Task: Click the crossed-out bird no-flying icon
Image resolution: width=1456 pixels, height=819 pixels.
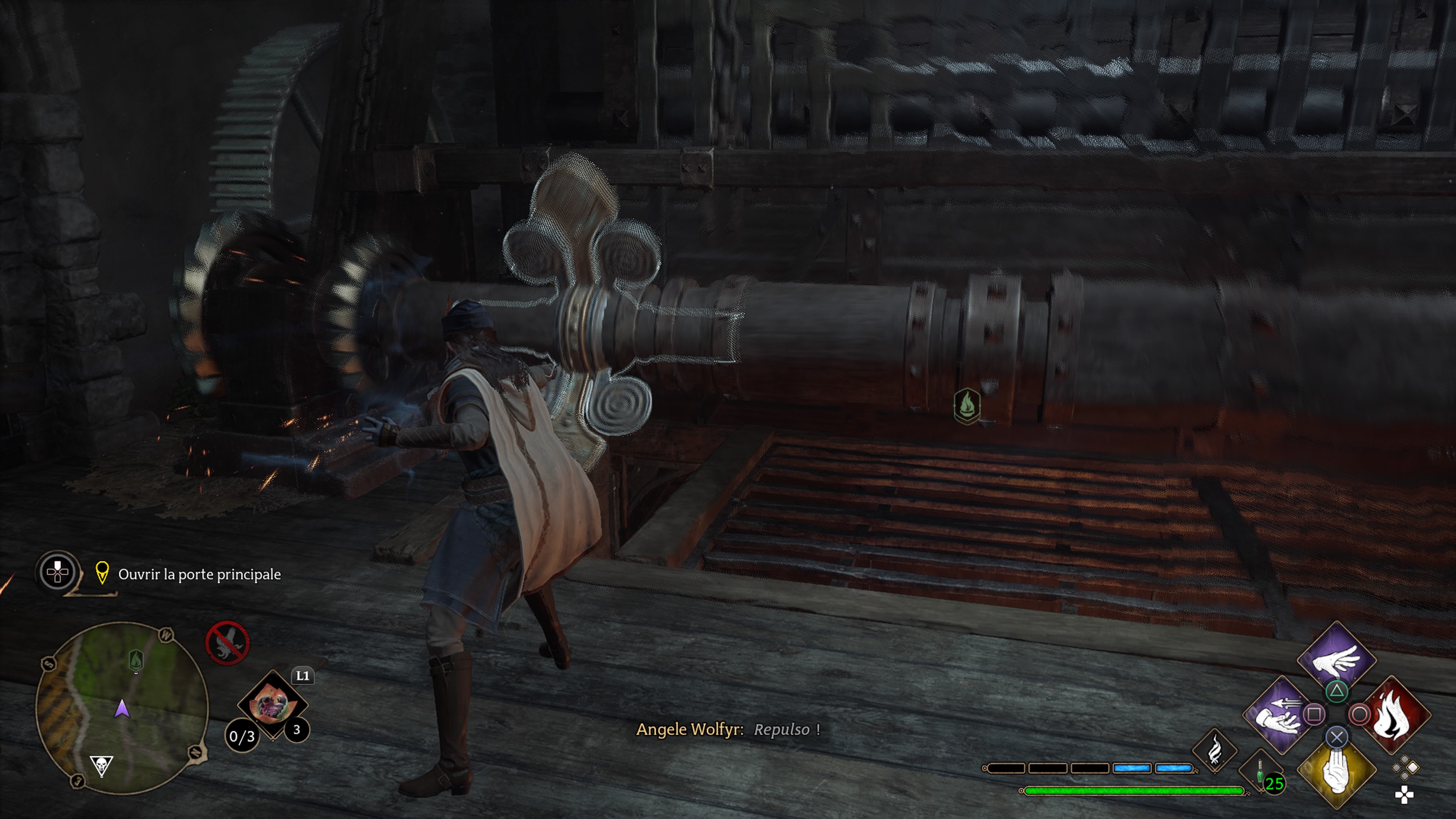Action: click(227, 643)
